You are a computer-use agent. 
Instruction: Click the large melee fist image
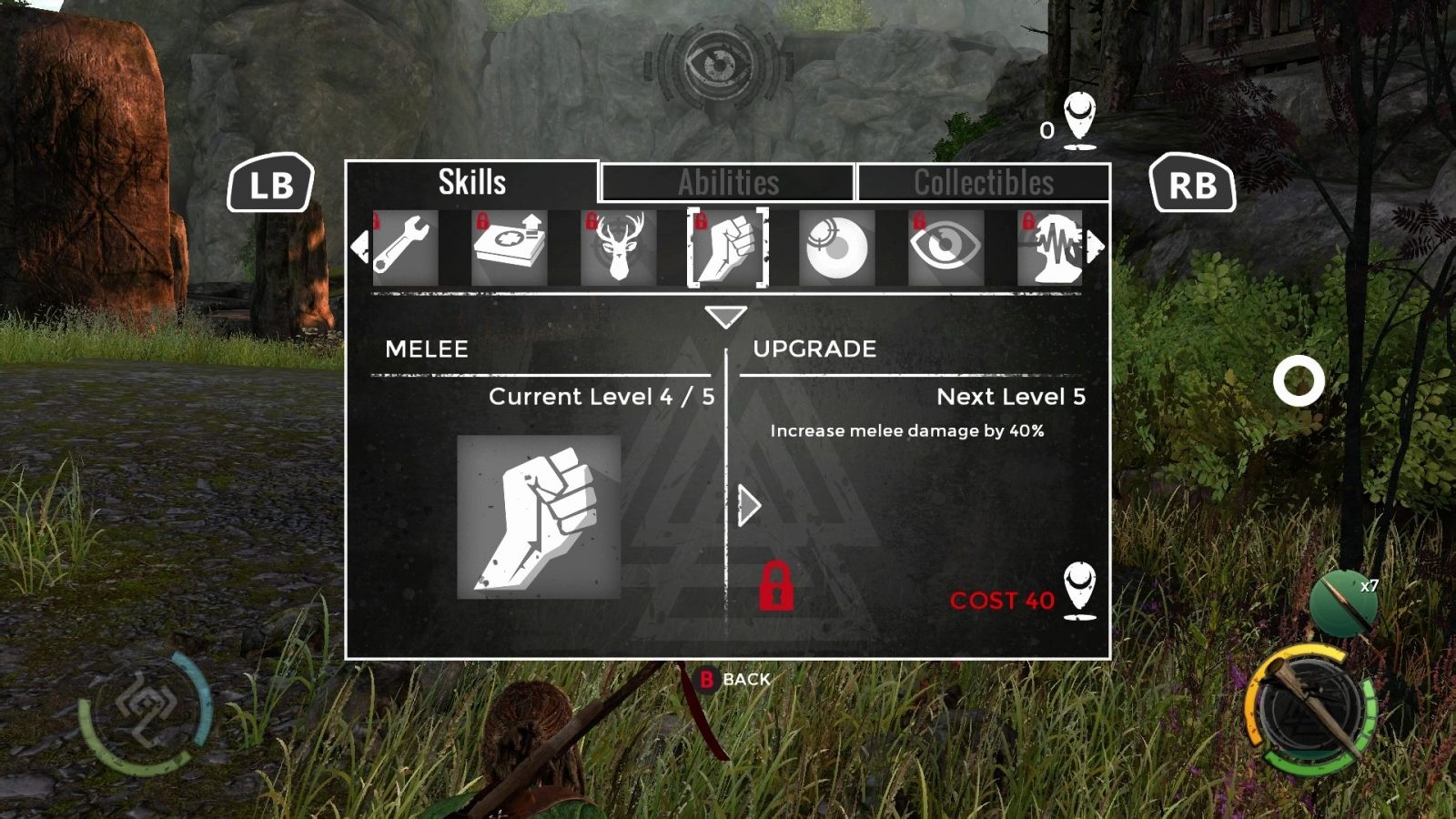point(539,517)
